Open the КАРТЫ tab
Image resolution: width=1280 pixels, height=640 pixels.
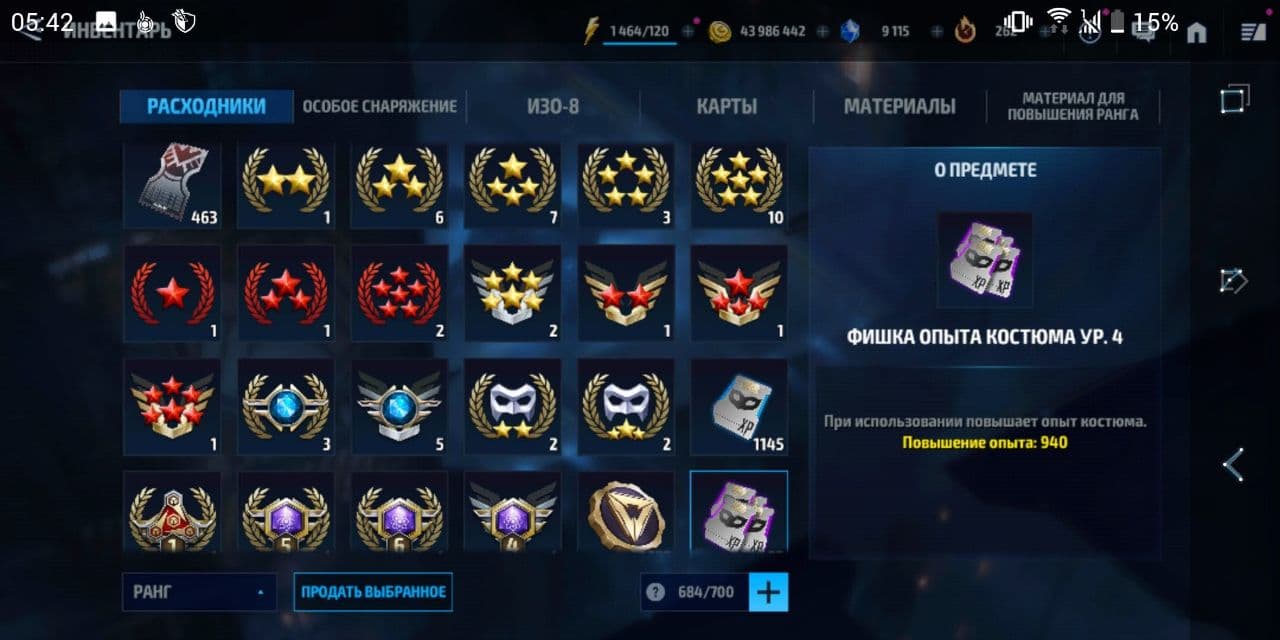coord(726,107)
